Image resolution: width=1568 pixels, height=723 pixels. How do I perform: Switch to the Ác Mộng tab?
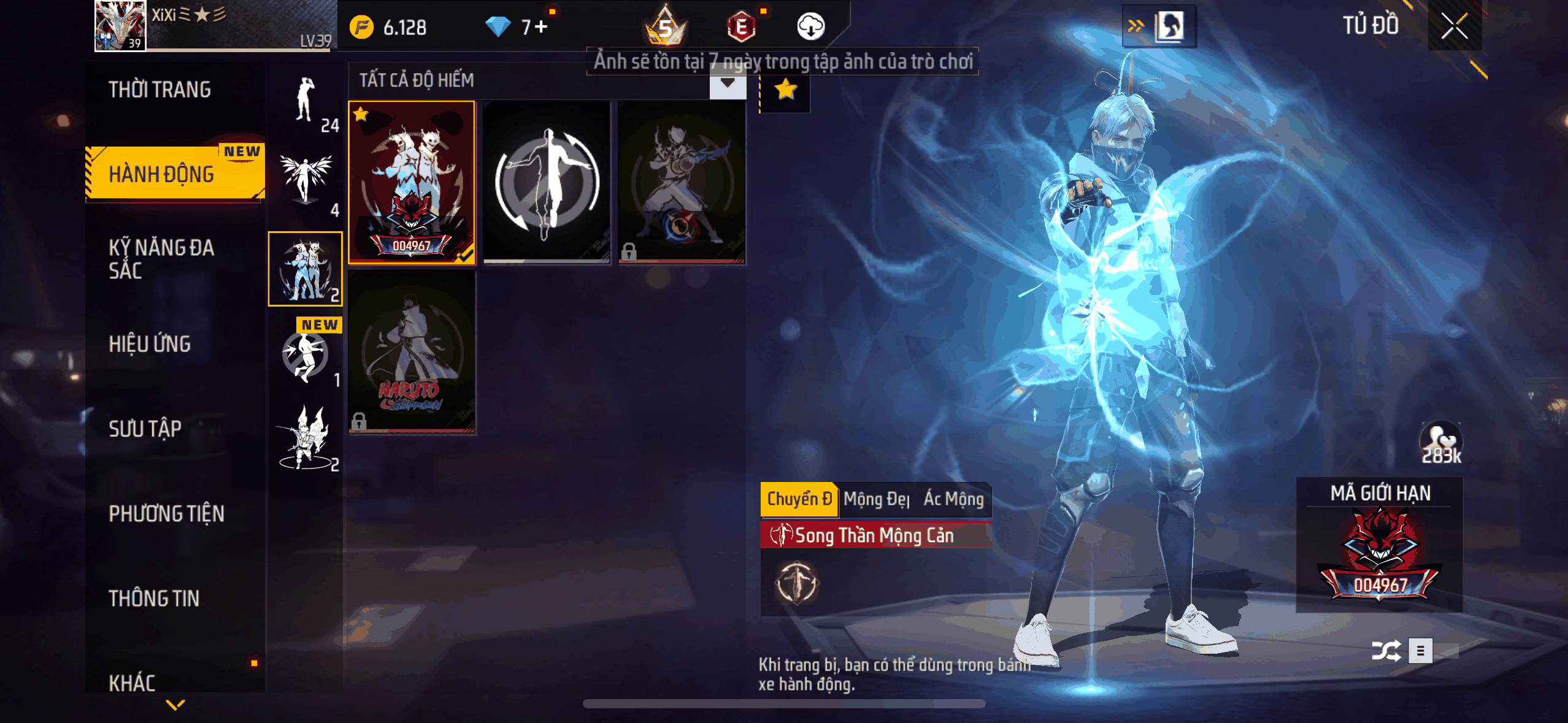click(953, 499)
